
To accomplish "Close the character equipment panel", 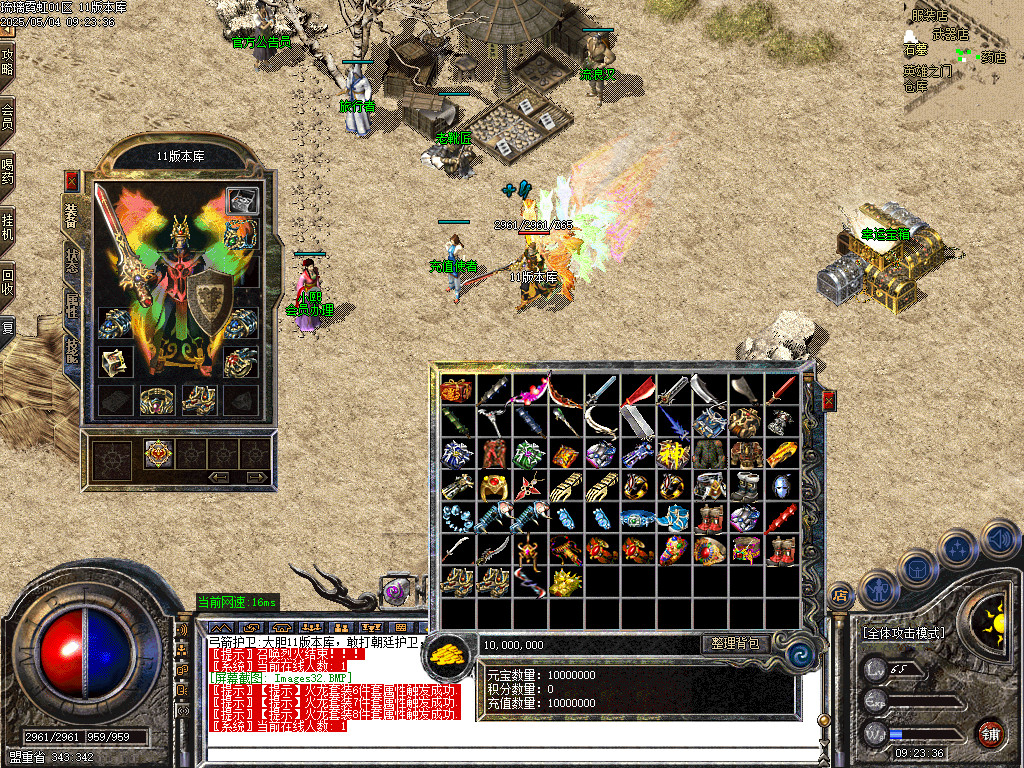I will pos(71,181).
